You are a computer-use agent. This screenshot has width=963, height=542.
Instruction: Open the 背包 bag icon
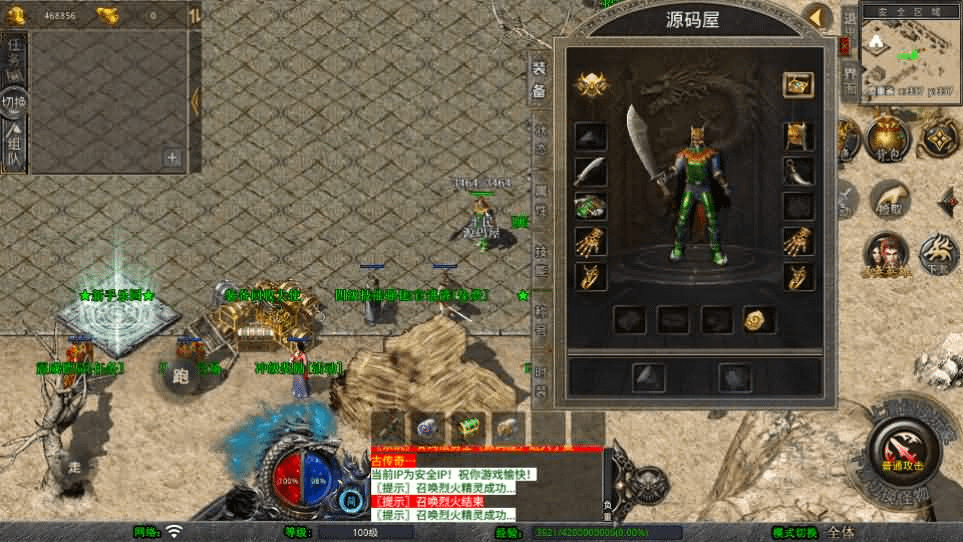point(887,139)
